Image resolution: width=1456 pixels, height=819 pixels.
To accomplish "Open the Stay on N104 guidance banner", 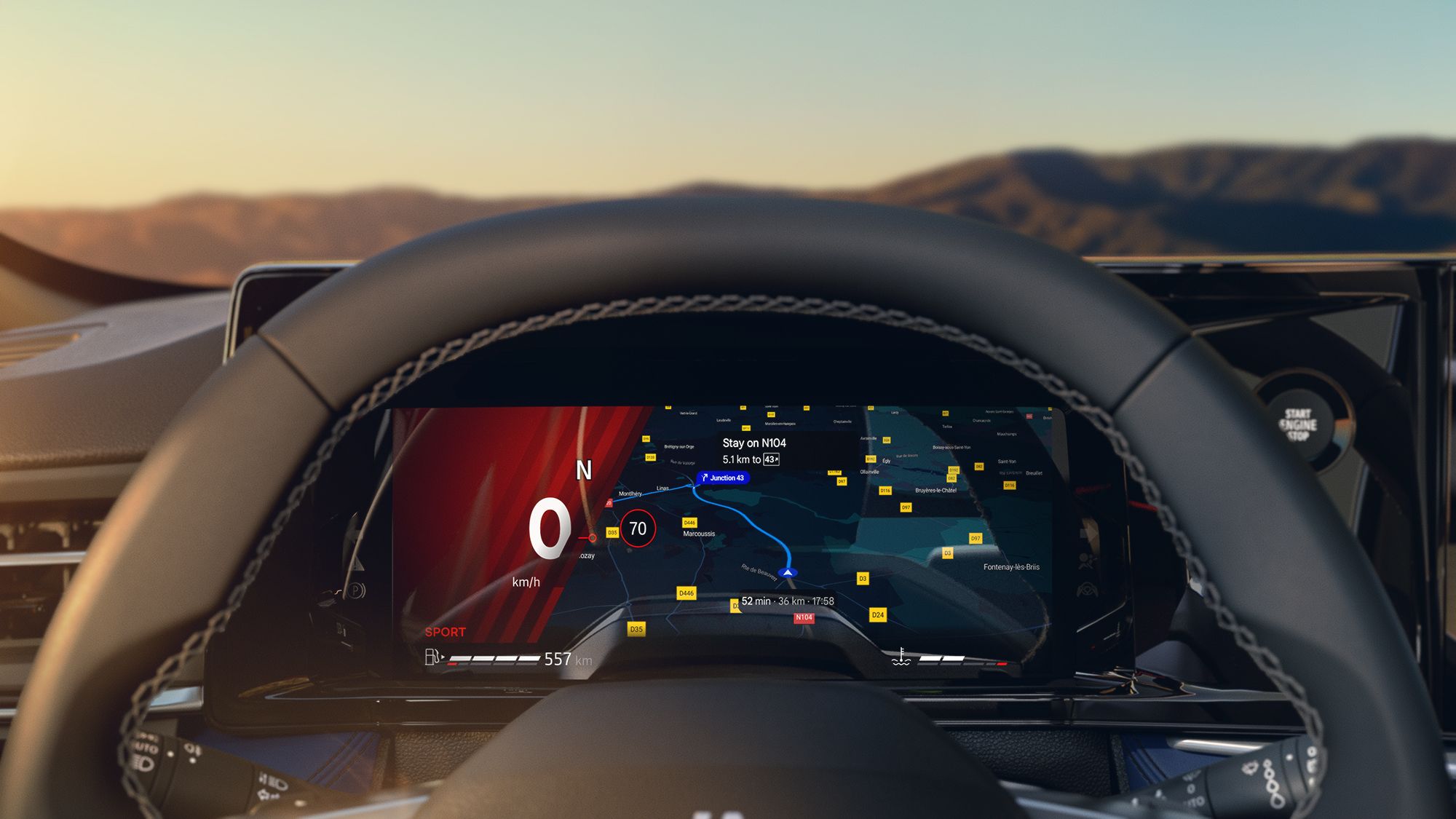I will coord(753,451).
